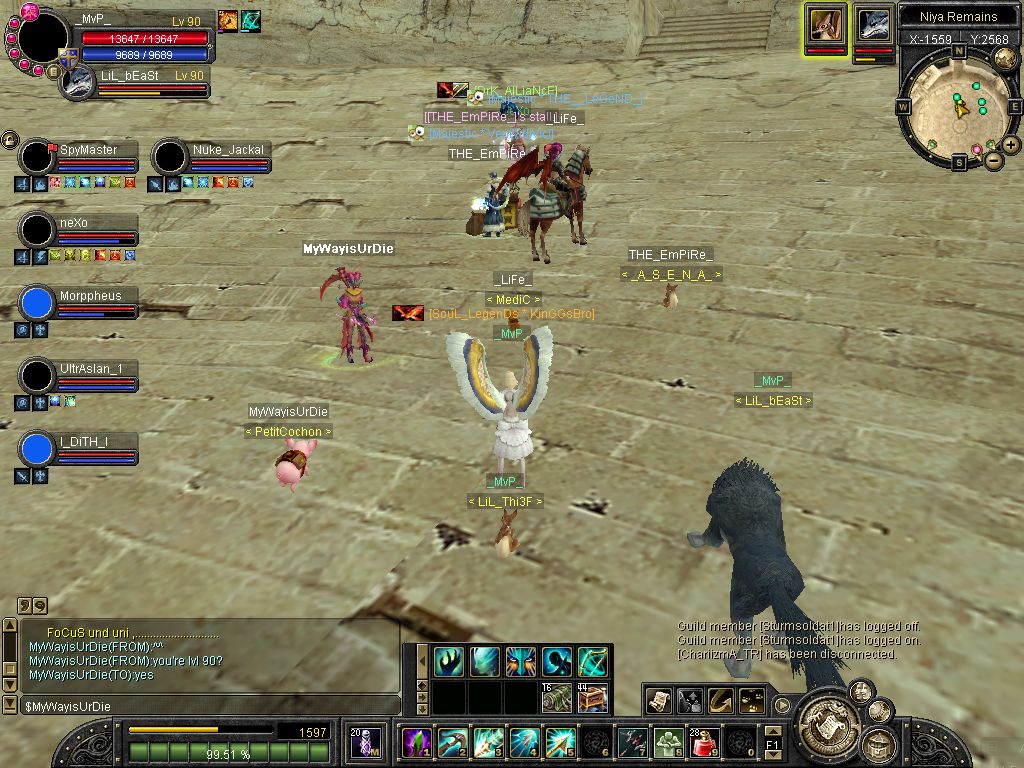Open the world map globe button
The image size is (1024, 768).
[1005, 59]
